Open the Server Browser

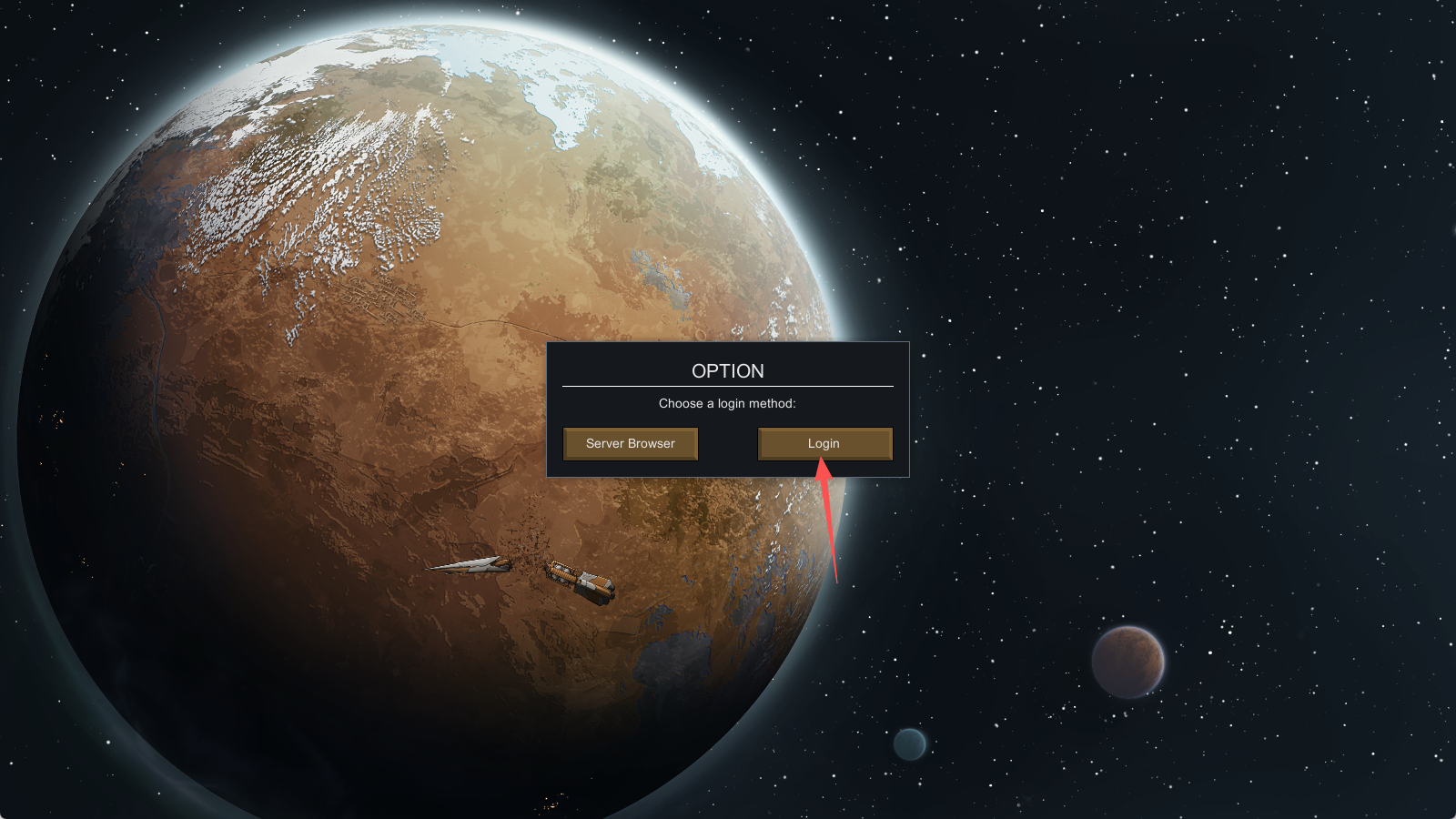(631, 444)
